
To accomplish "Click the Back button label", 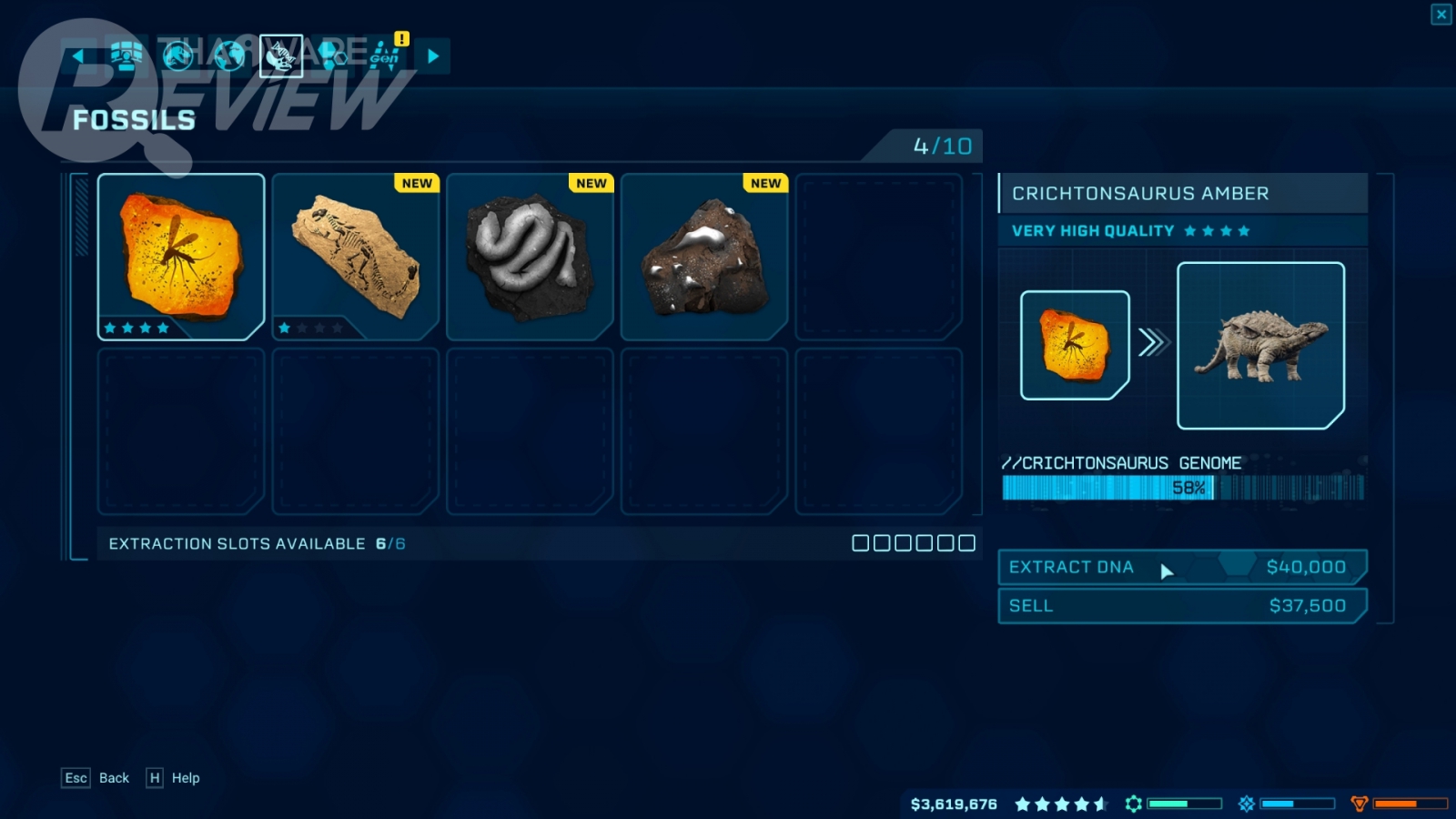I will (x=114, y=778).
